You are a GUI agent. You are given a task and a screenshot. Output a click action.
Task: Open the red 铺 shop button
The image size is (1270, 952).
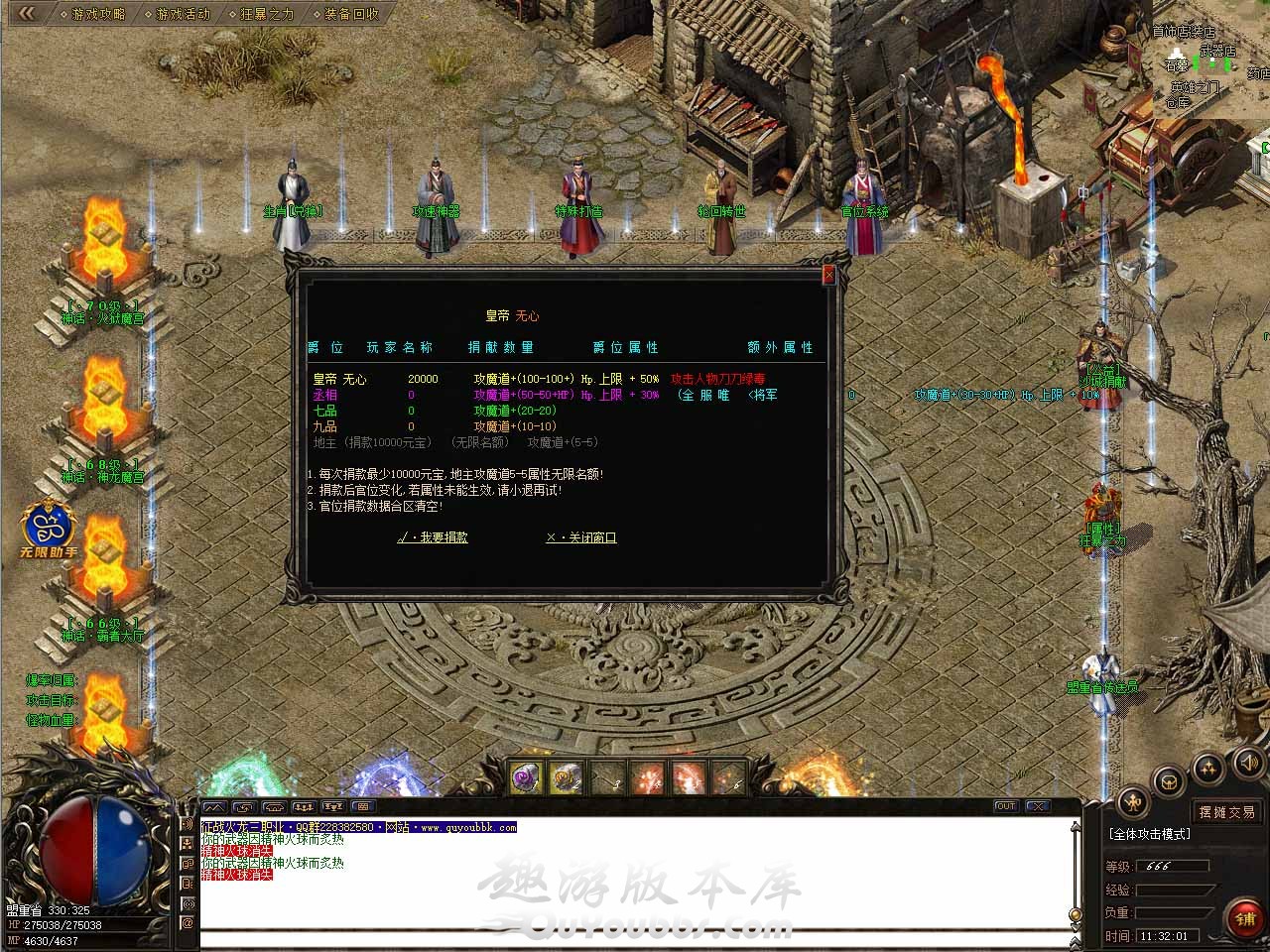[1245, 918]
